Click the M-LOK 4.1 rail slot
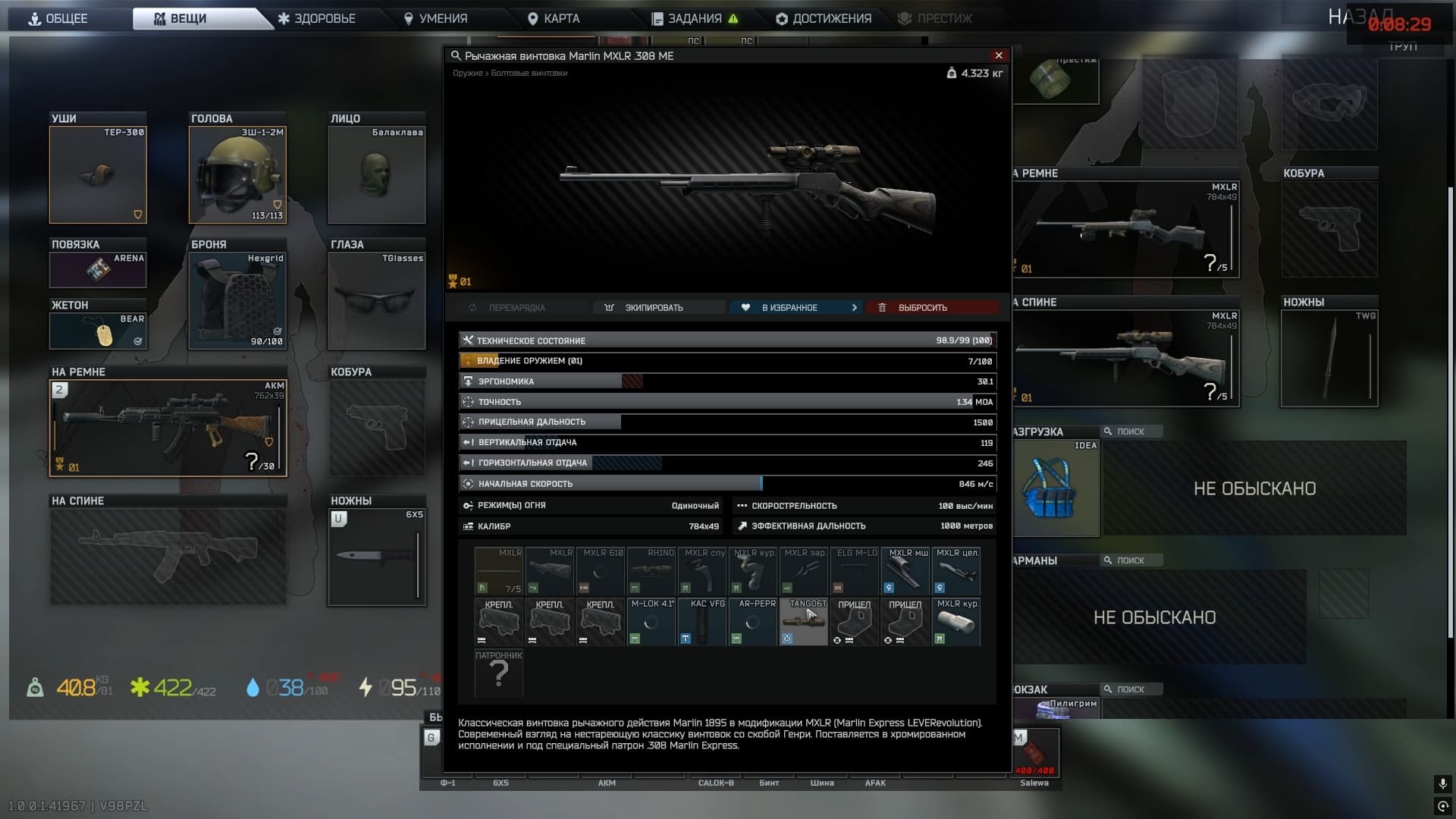Screen dimensions: 1456x819 [651, 622]
